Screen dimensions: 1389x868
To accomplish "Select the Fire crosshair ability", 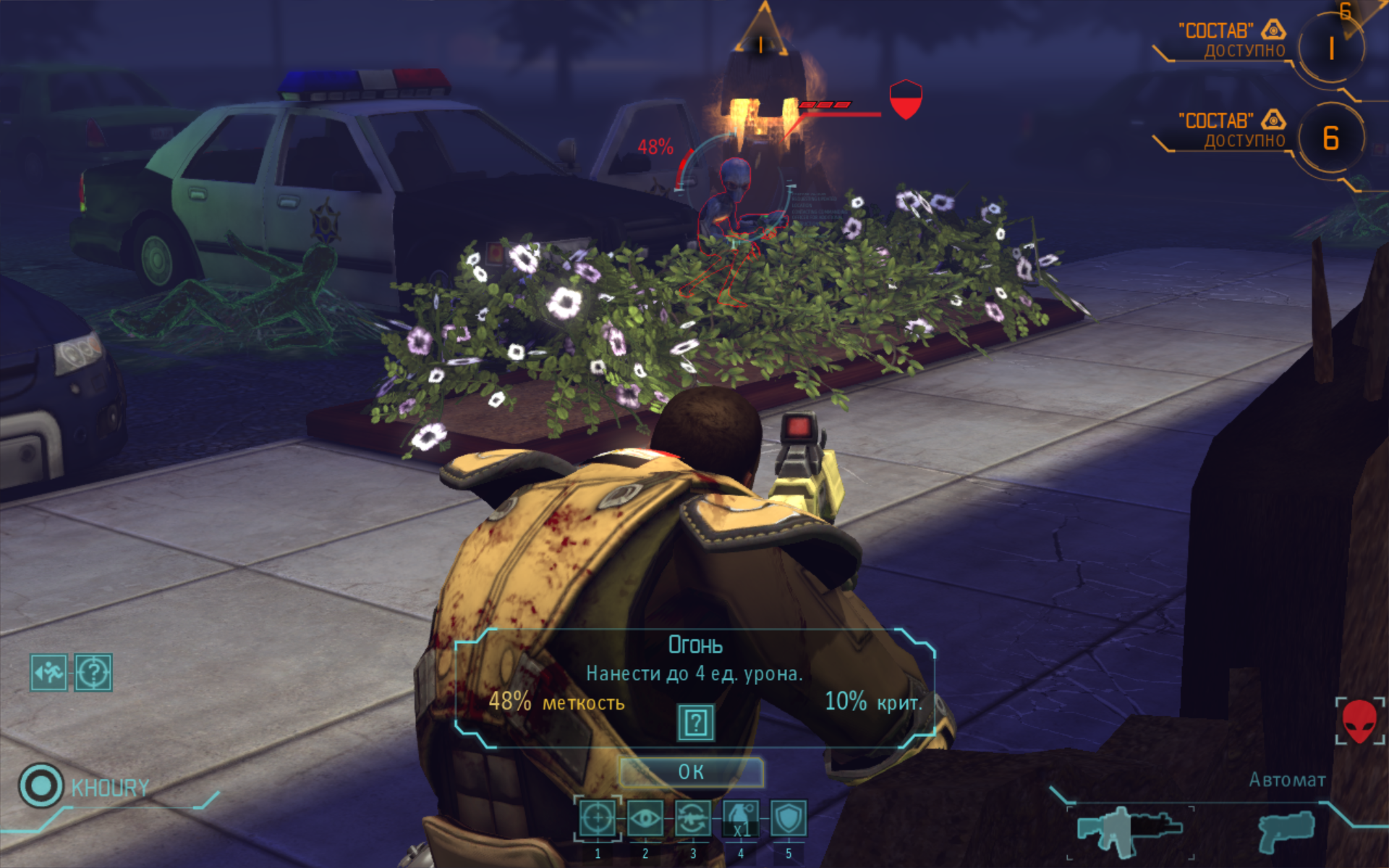I will point(598,820).
